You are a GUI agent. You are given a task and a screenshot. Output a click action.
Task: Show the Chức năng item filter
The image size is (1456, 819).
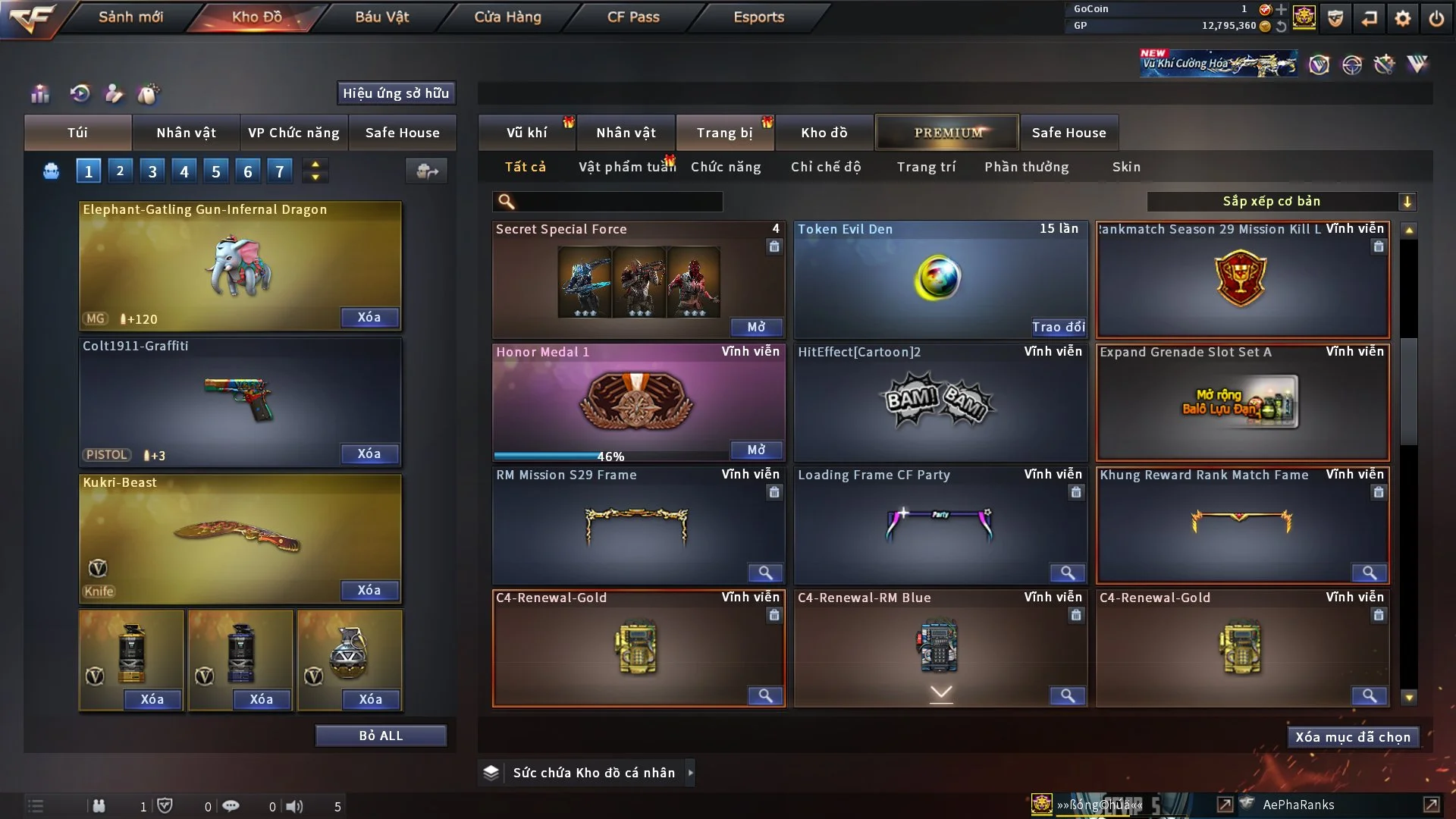click(726, 167)
